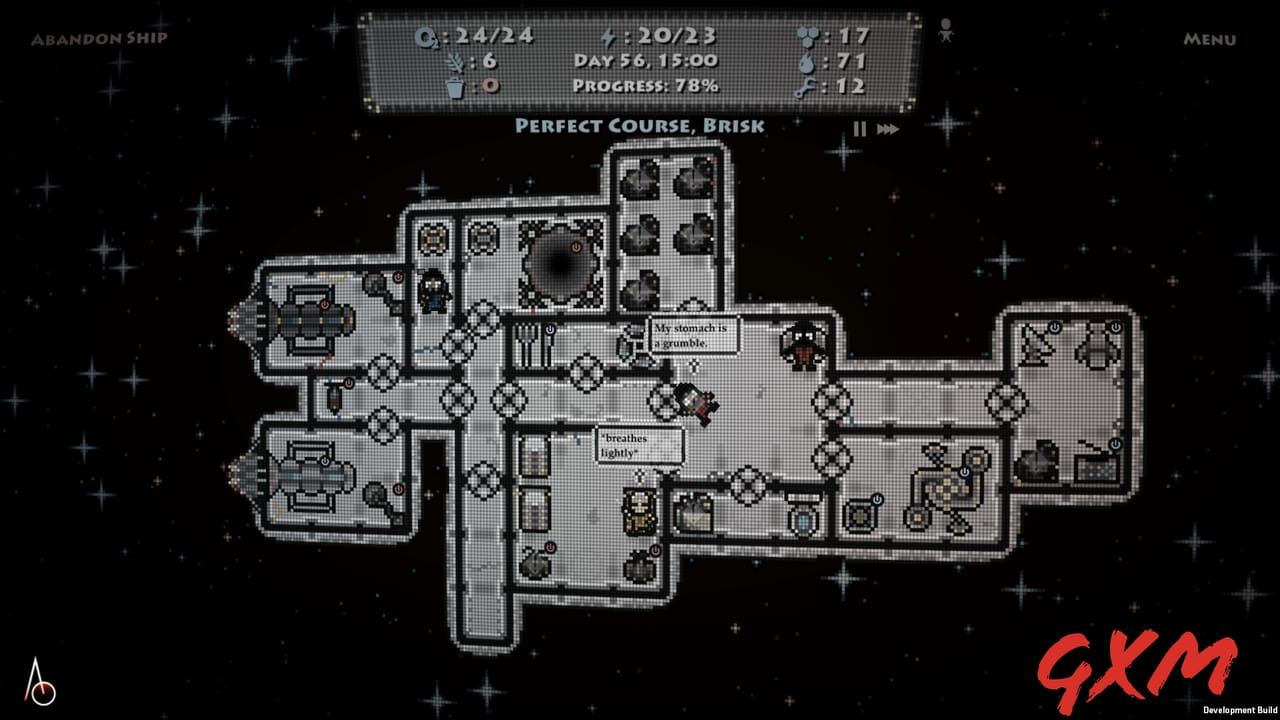Toggle power on the device near the kitchen sink
This screenshot has height=720, width=1280.
pos(550,329)
